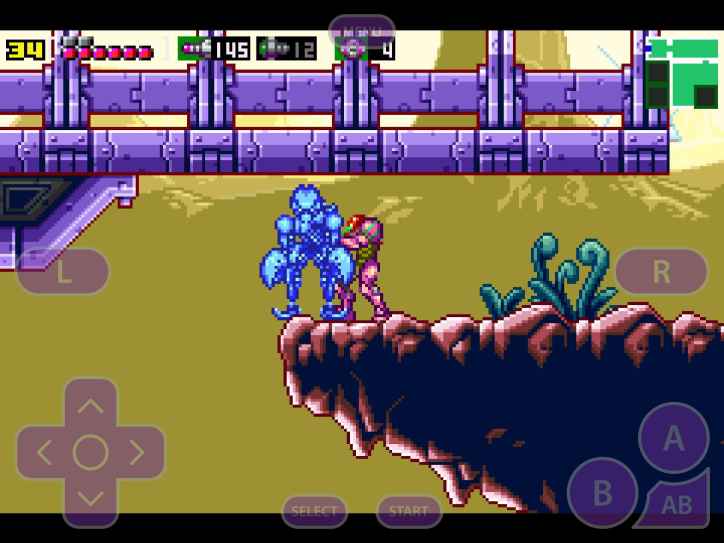
Task: Tap the B action button
Action: point(602,492)
